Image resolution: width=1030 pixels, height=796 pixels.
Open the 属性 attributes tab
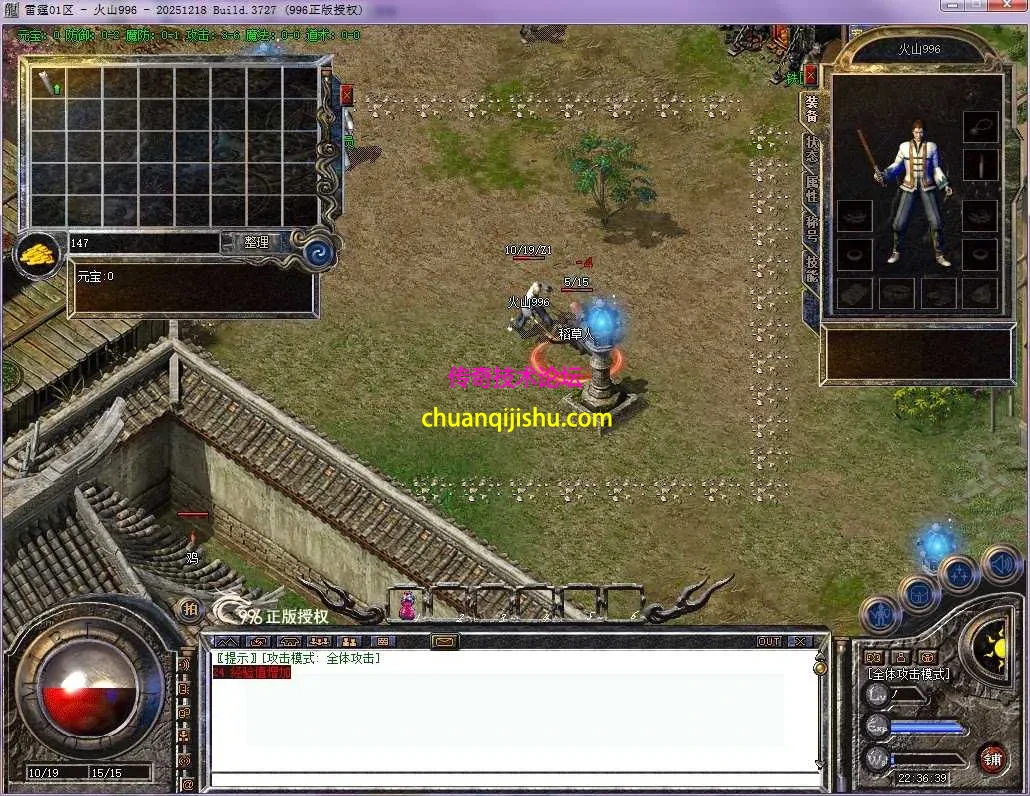coord(811,190)
